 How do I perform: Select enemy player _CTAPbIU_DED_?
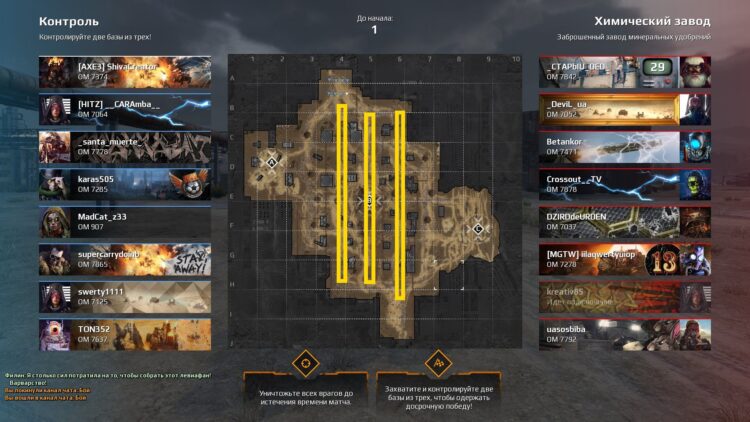(x=624, y=71)
